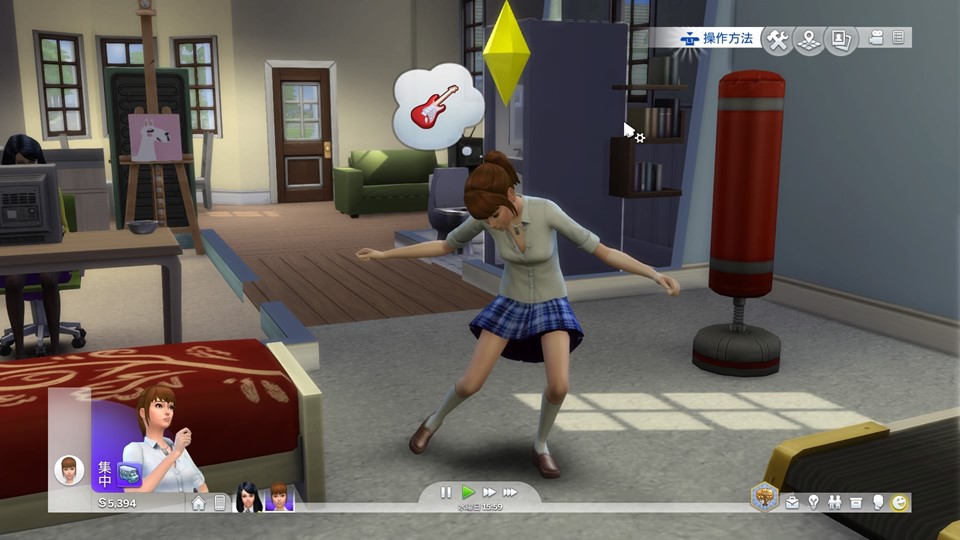
Task: Switch to double fast-forward speed
Action: (489, 492)
